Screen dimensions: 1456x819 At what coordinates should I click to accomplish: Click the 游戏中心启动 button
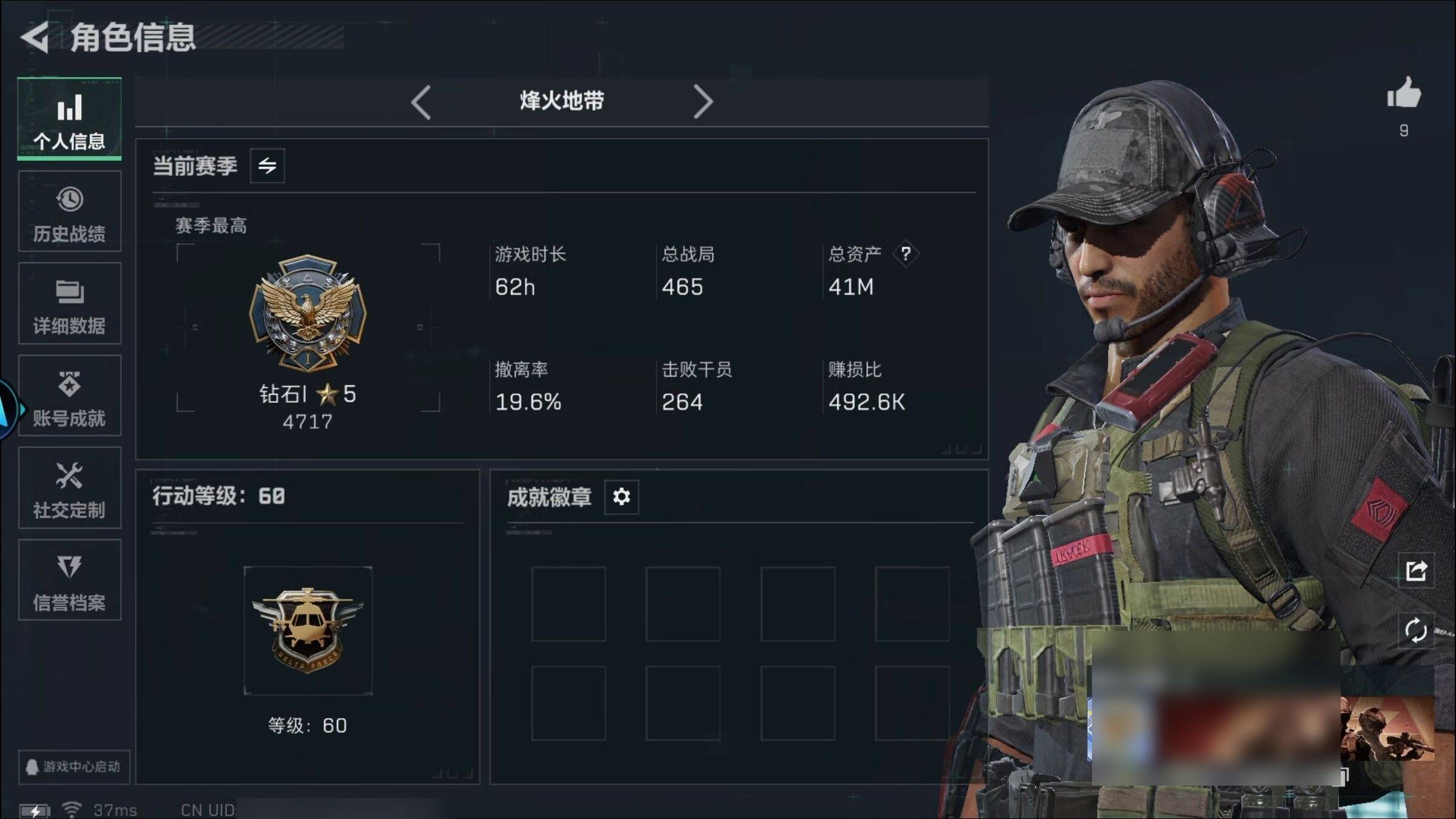coord(73,767)
